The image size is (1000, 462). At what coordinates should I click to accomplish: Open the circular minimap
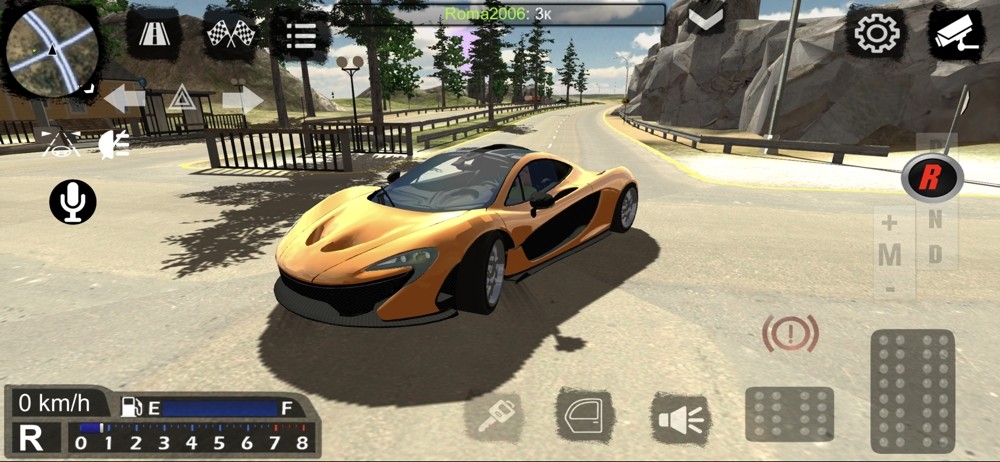coord(52,50)
